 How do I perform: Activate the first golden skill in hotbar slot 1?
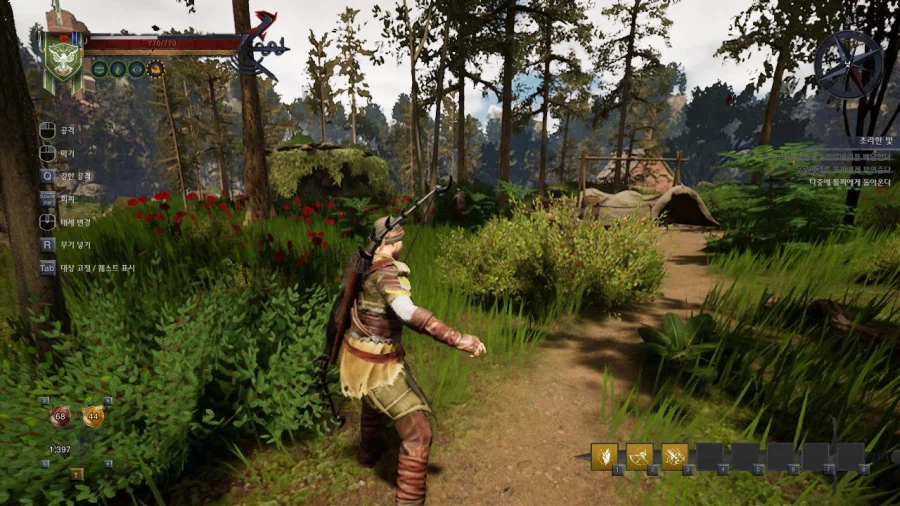point(604,456)
